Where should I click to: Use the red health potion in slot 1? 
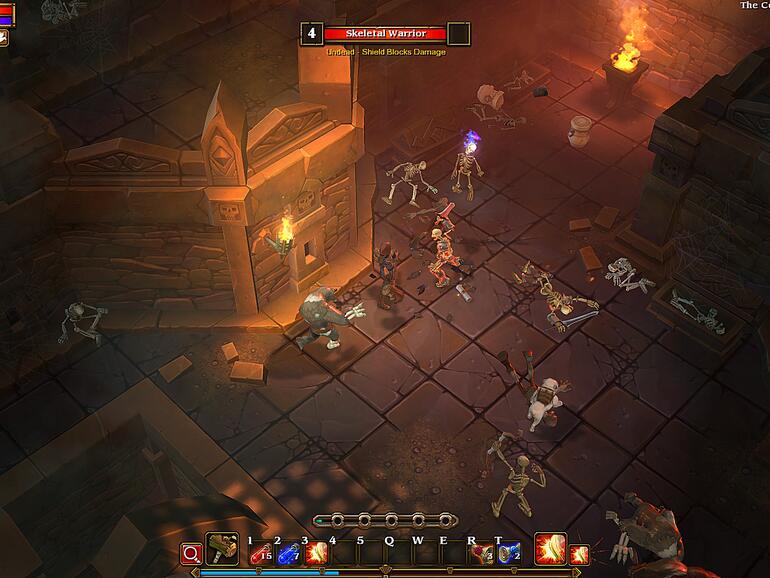click(260, 552)
